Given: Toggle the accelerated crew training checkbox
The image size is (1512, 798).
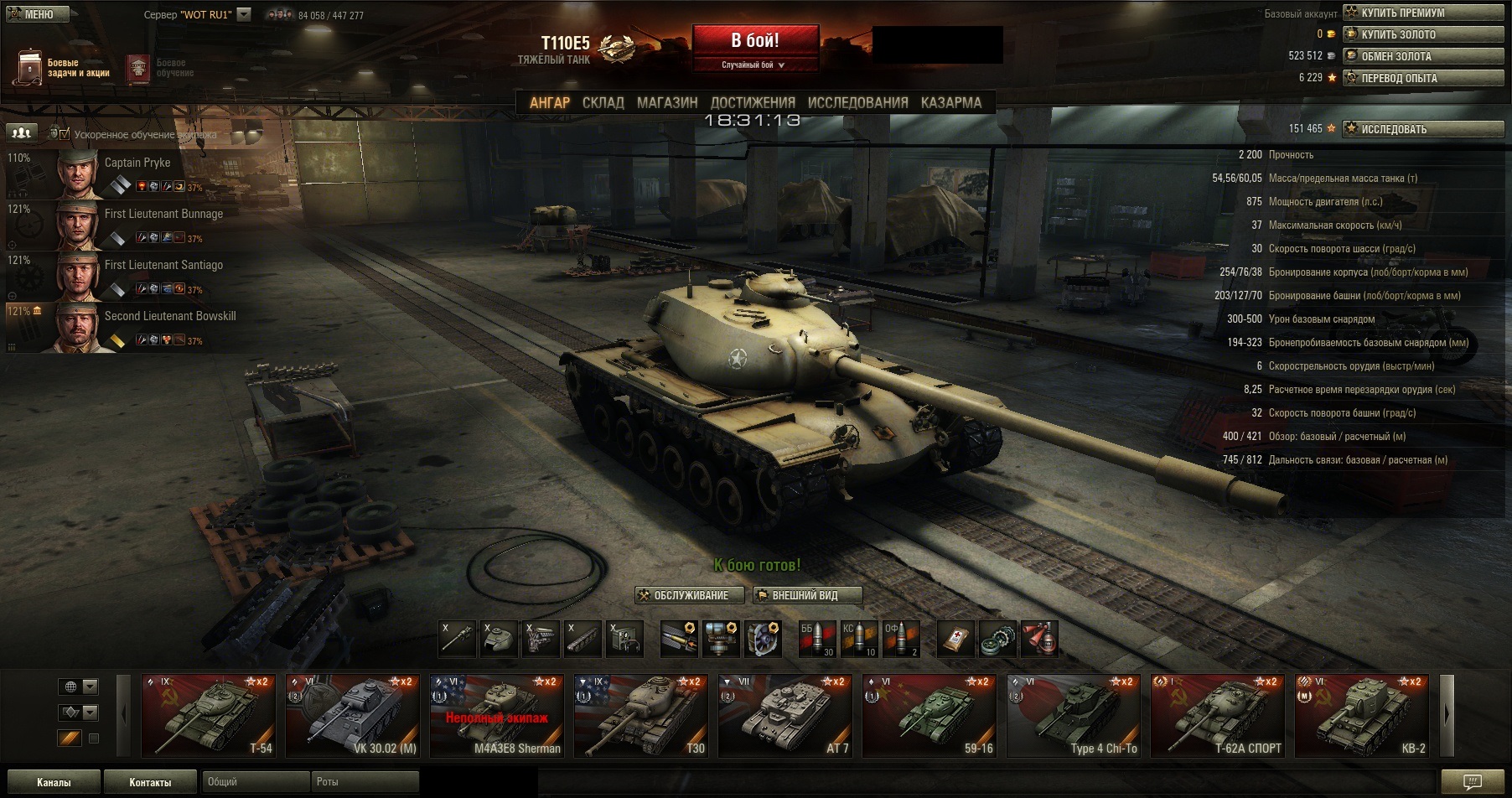Looking at the screenshot, I should 65,134.
